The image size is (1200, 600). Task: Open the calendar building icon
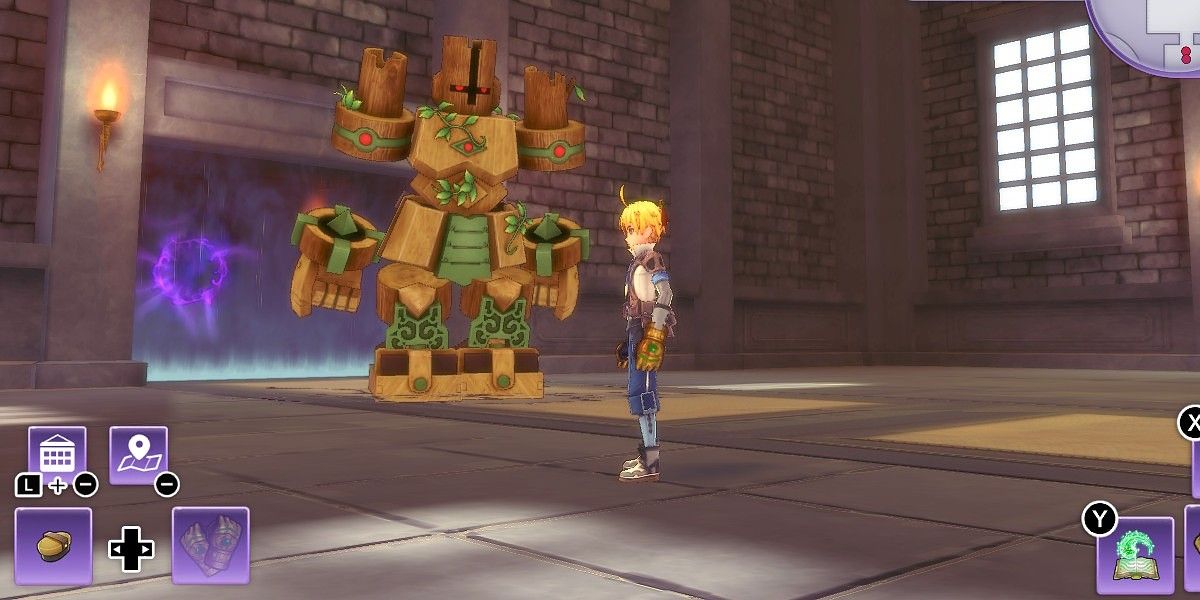pos(57,455)
